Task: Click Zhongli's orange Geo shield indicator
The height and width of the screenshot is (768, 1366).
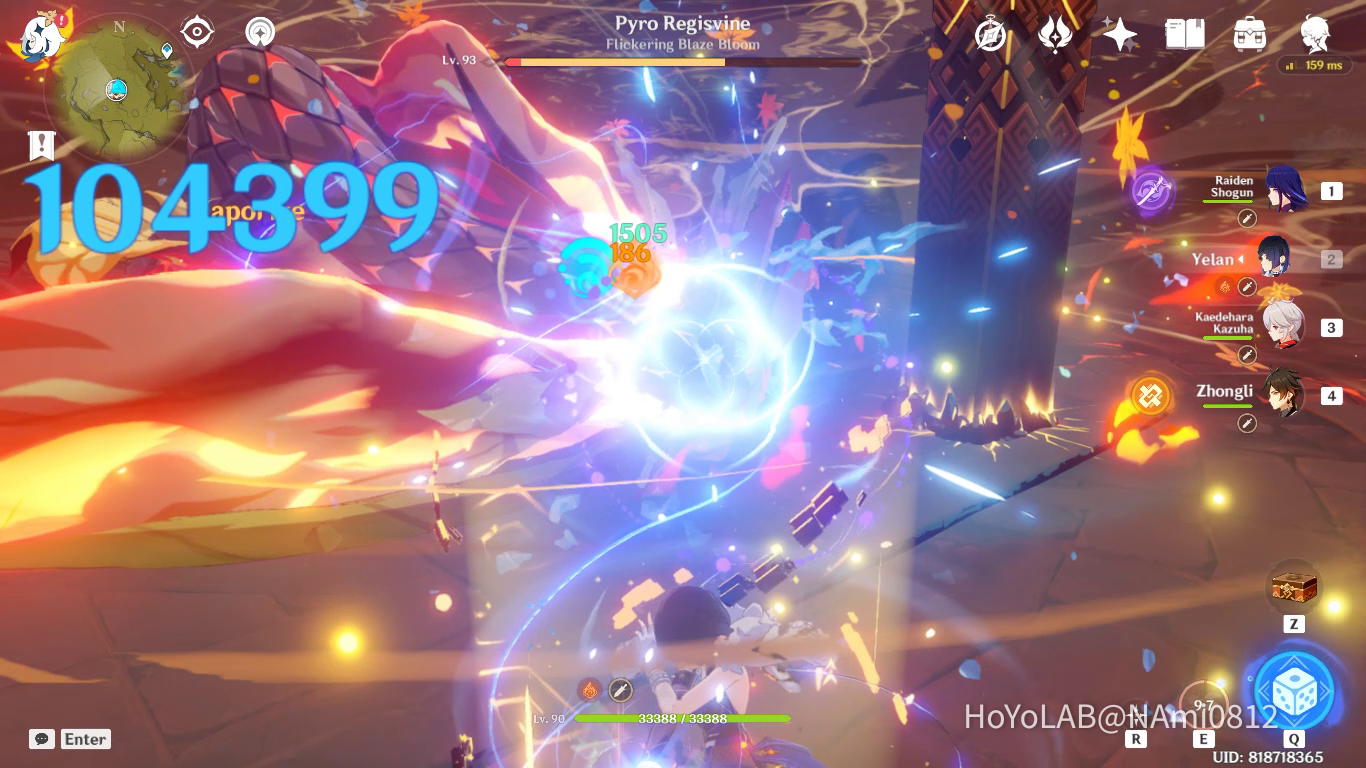Action: point(1151,395)
